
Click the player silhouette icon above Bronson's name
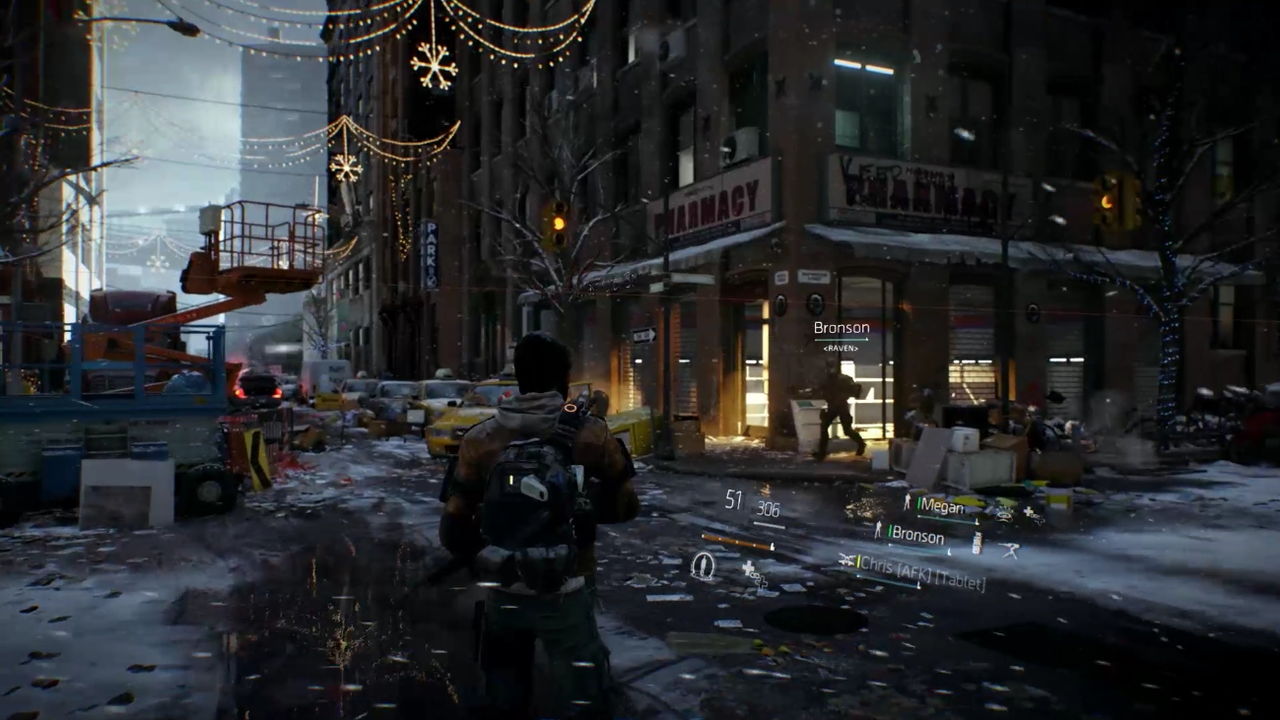(878, 528)
